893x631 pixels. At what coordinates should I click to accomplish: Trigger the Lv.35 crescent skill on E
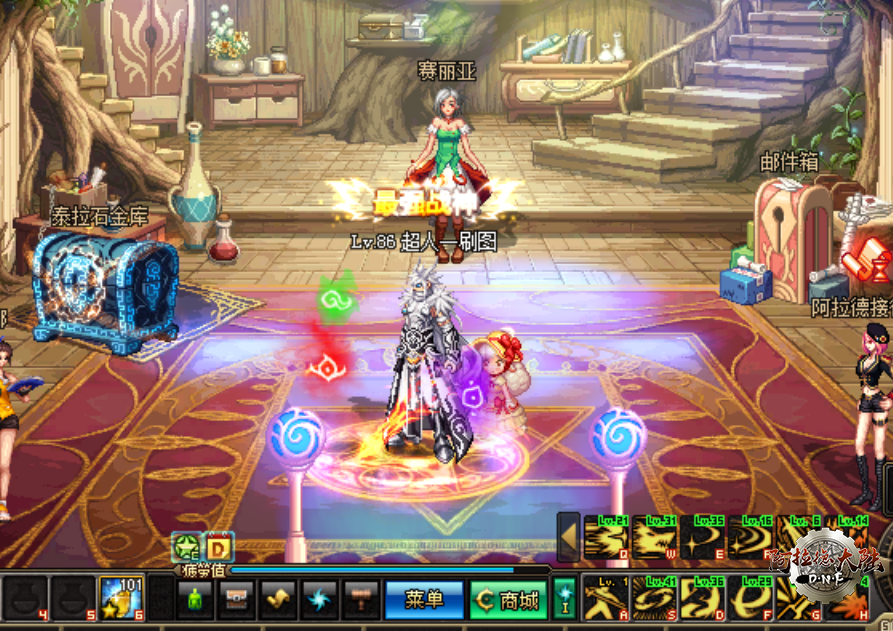[x=703, y=538]
